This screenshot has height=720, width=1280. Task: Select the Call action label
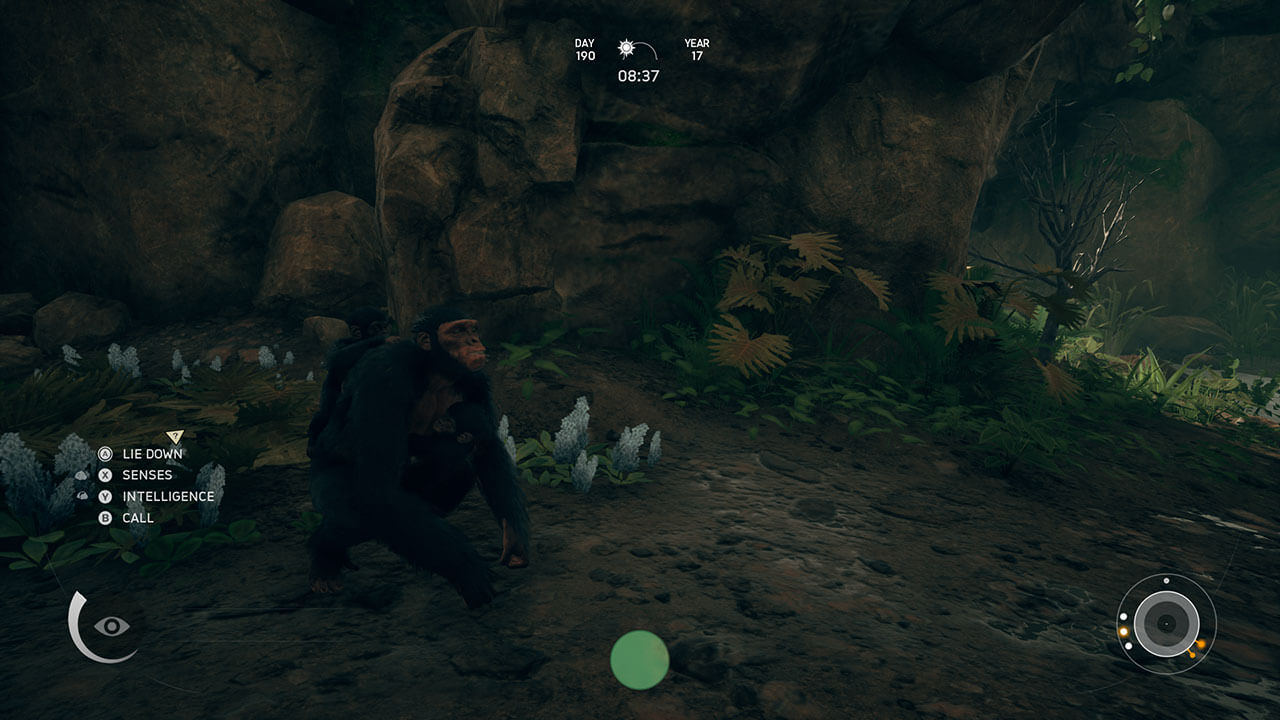click(138, 518)
